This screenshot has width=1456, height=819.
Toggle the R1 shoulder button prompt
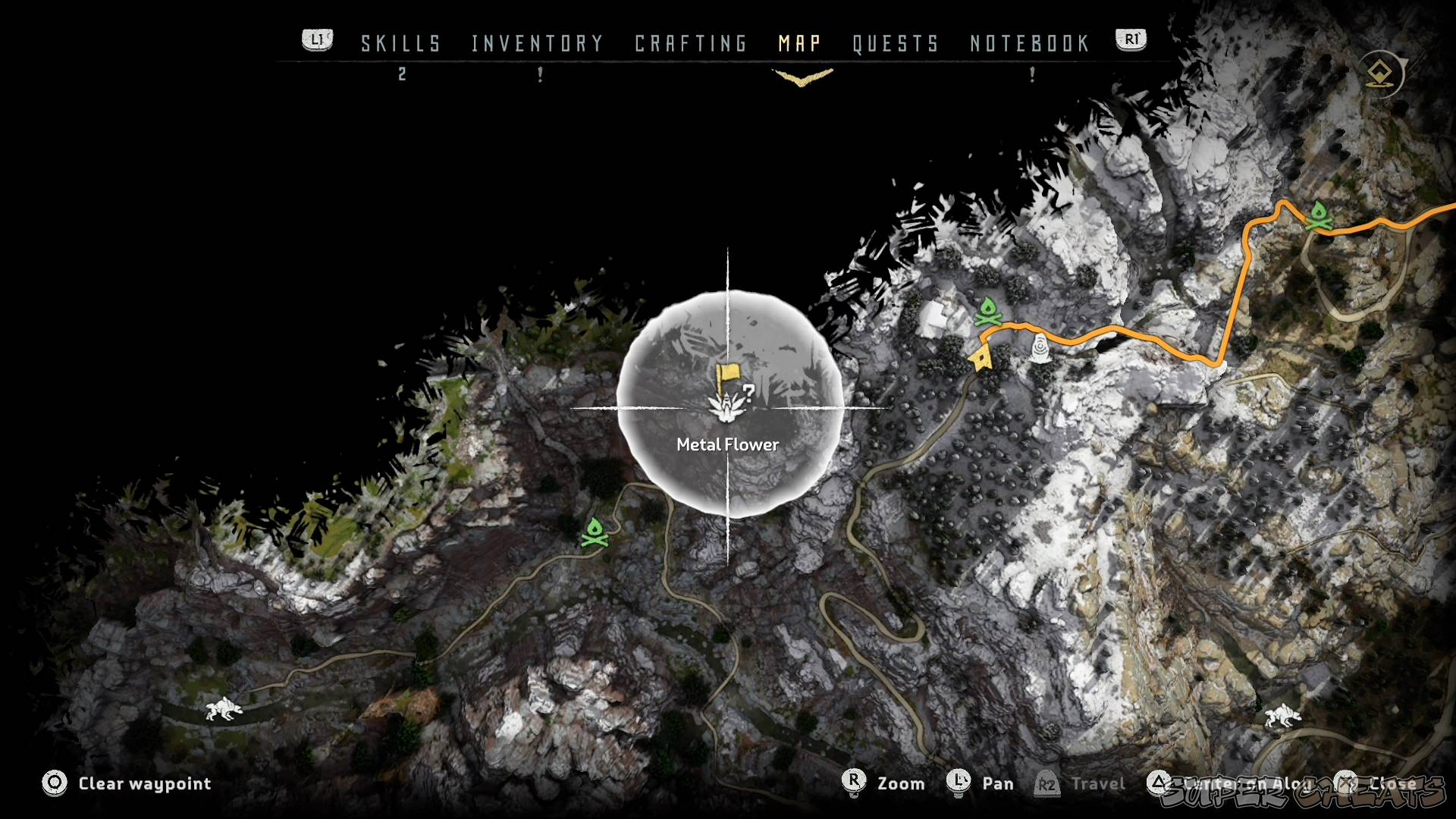click(1130, 39)
